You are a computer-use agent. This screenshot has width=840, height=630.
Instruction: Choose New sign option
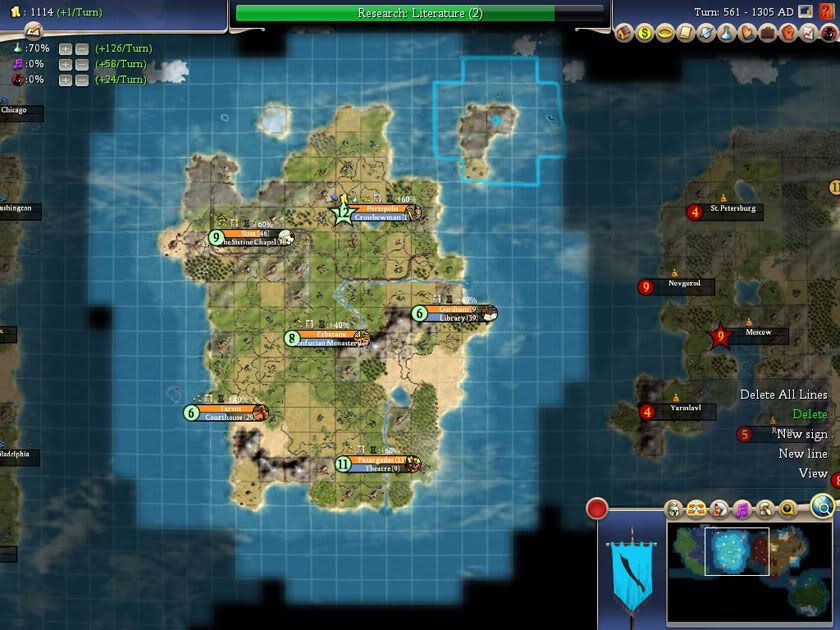pos(802,434)
